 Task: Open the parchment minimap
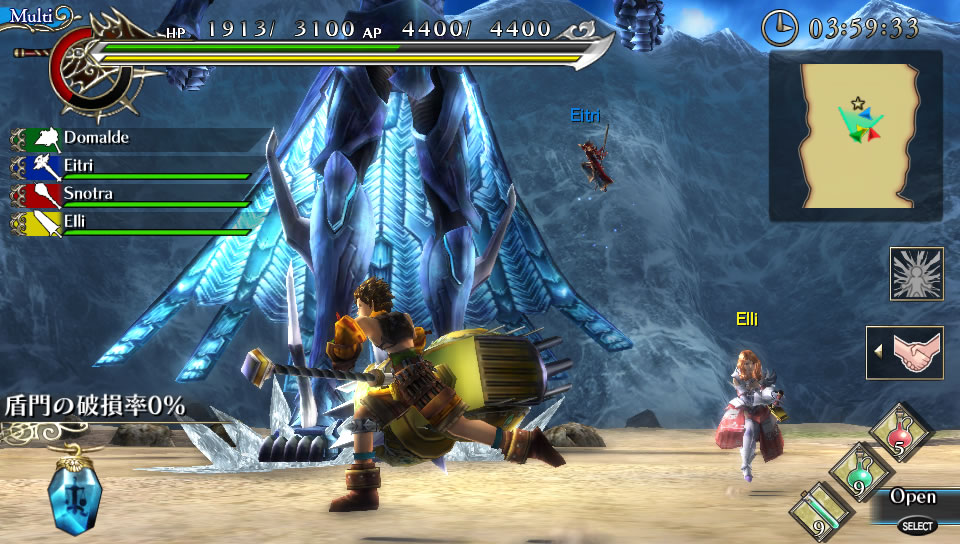(x=856, y=136)
